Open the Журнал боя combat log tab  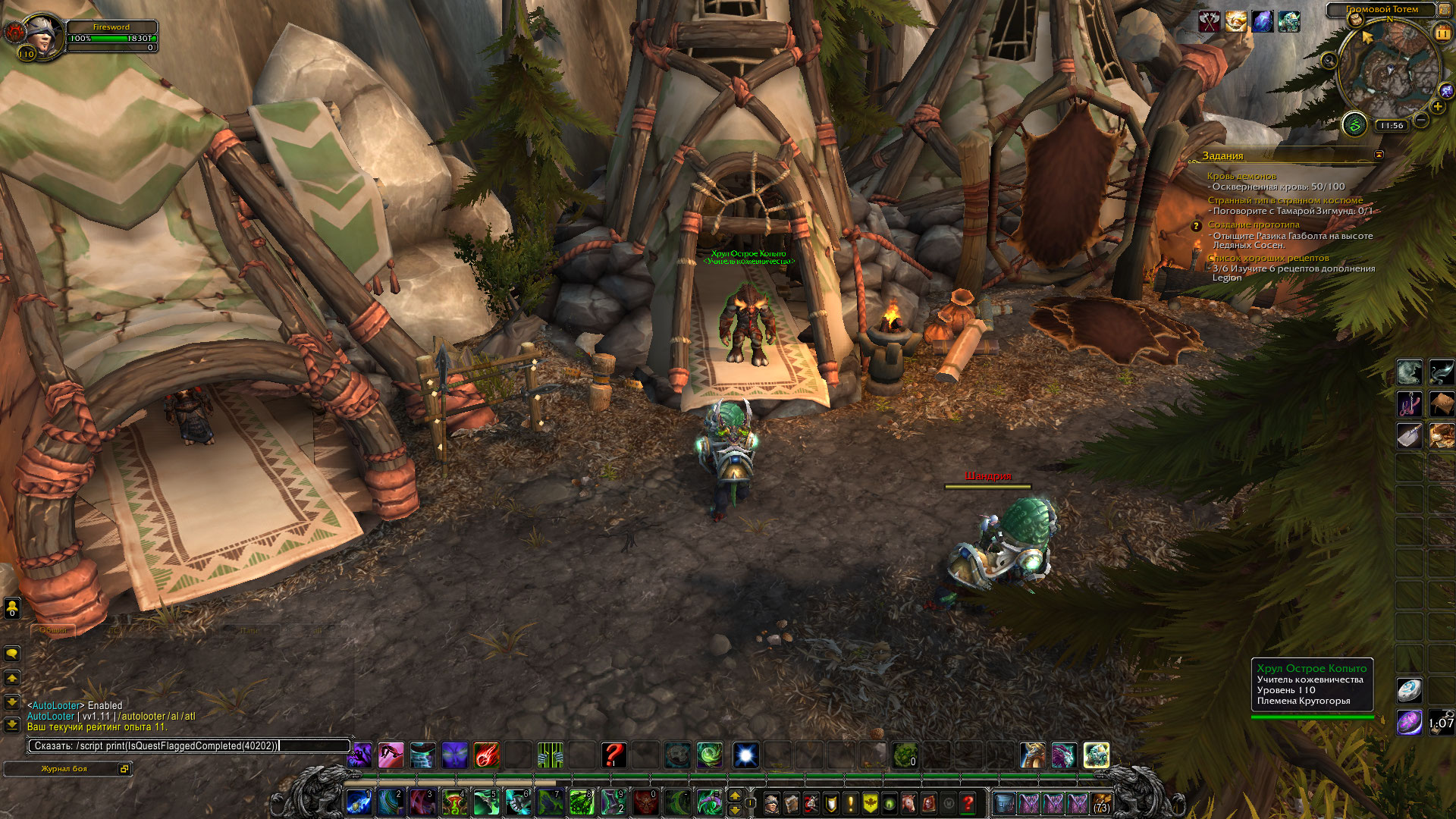64,769
